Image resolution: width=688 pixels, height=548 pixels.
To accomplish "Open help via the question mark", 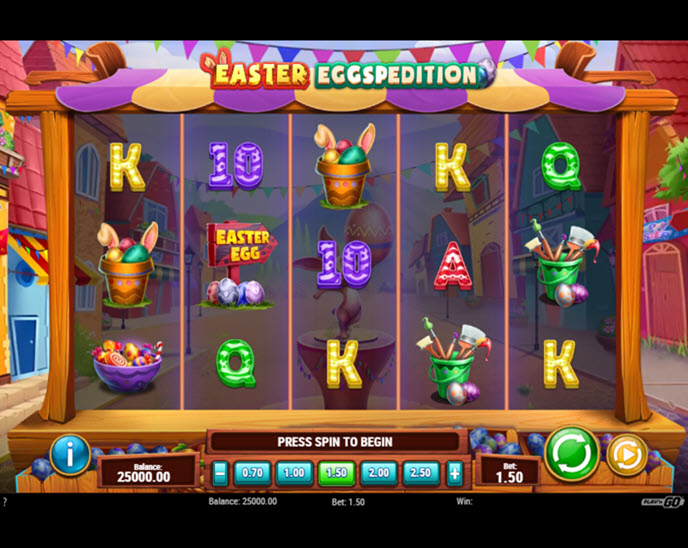I will (x=5, y=501).
